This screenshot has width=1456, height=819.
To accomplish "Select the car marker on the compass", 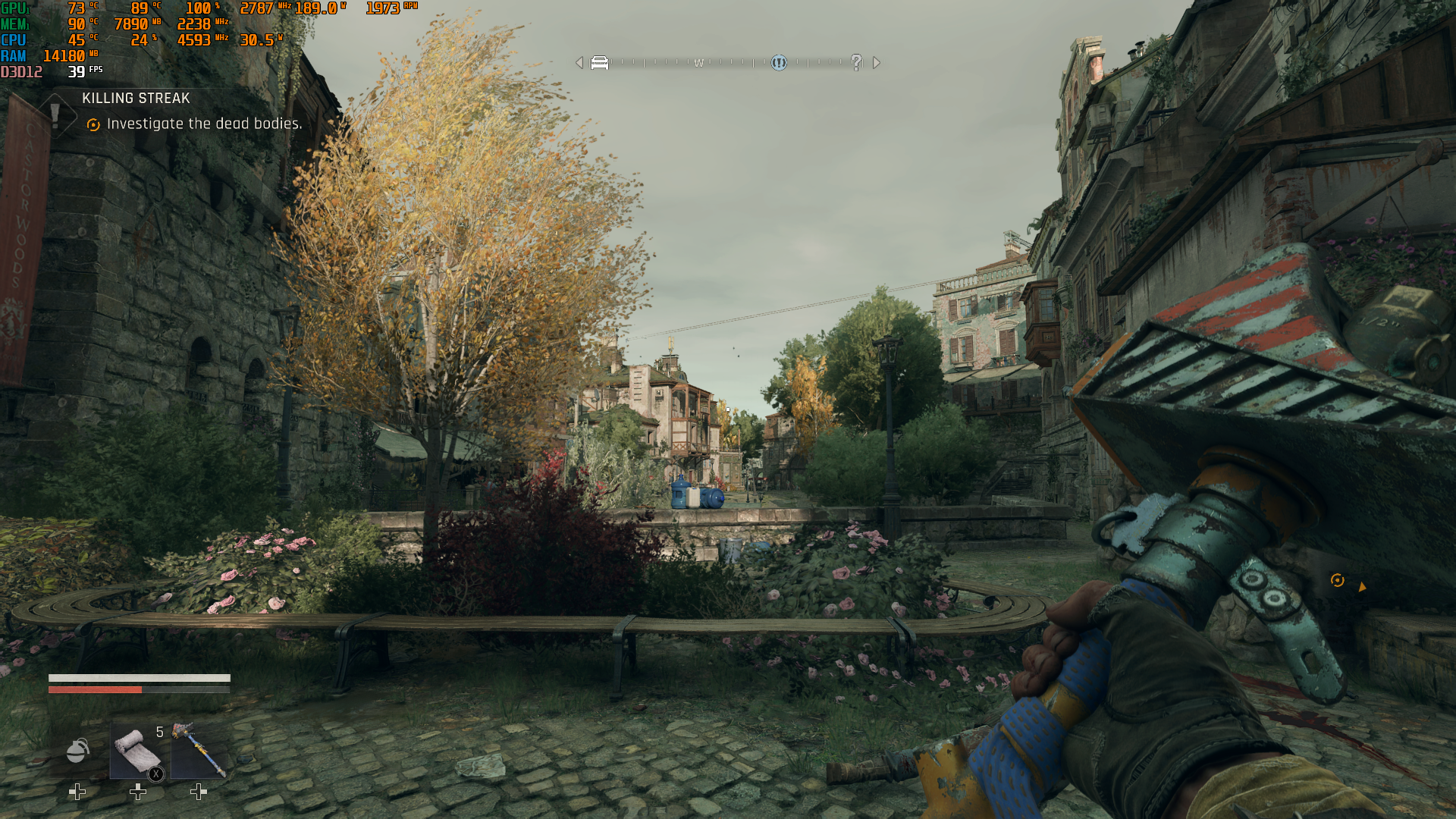I will (x=599, y=63).
